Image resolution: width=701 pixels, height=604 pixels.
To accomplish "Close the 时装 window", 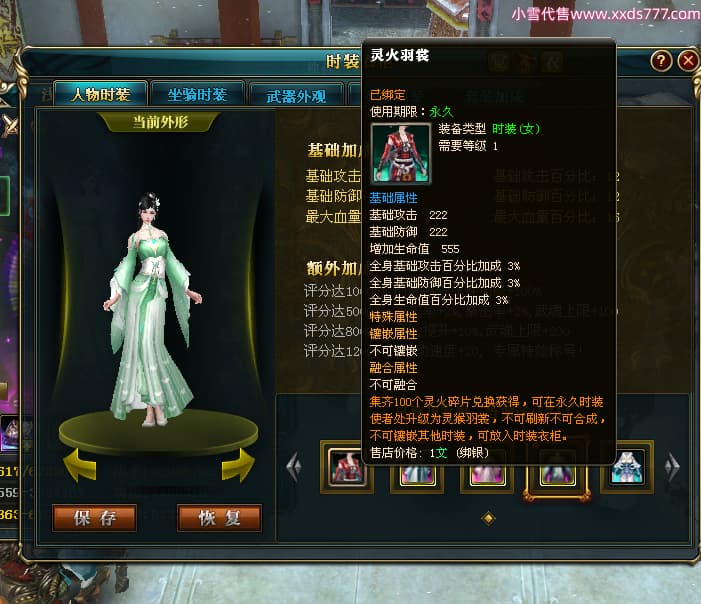I will point(687,60).
